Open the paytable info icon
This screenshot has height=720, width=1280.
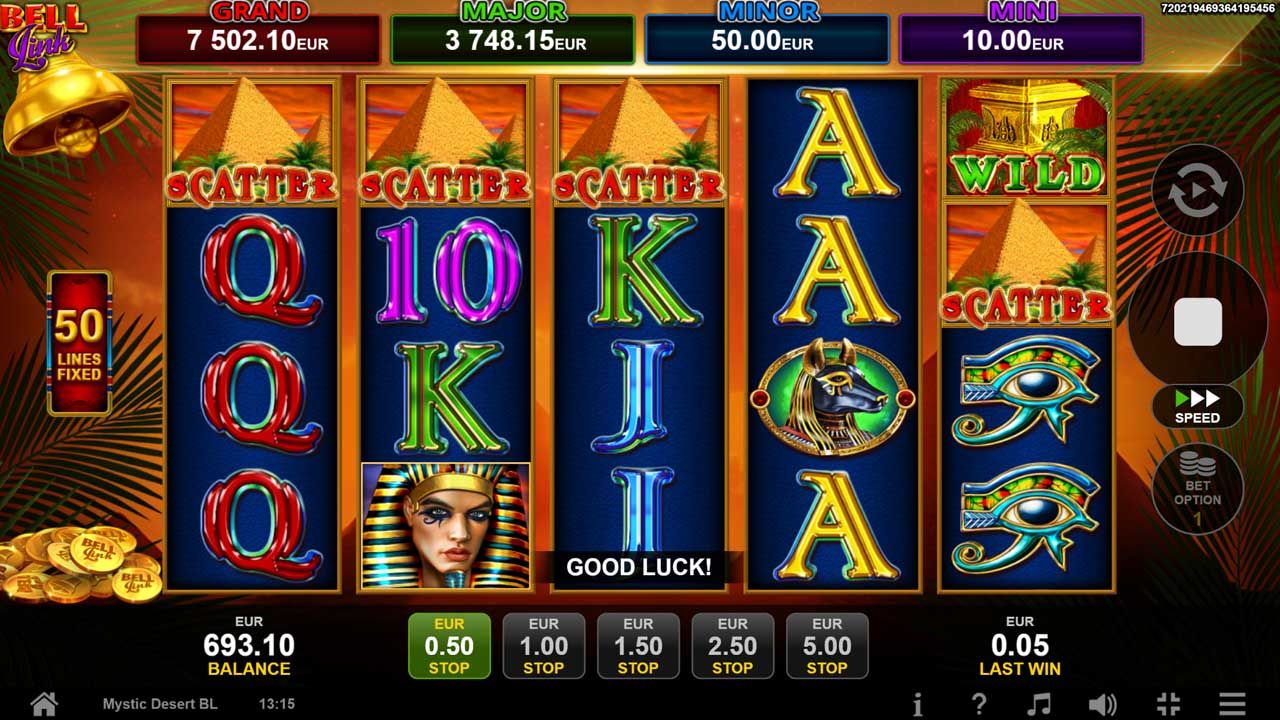pyautogui.click(x=917, y=704)
